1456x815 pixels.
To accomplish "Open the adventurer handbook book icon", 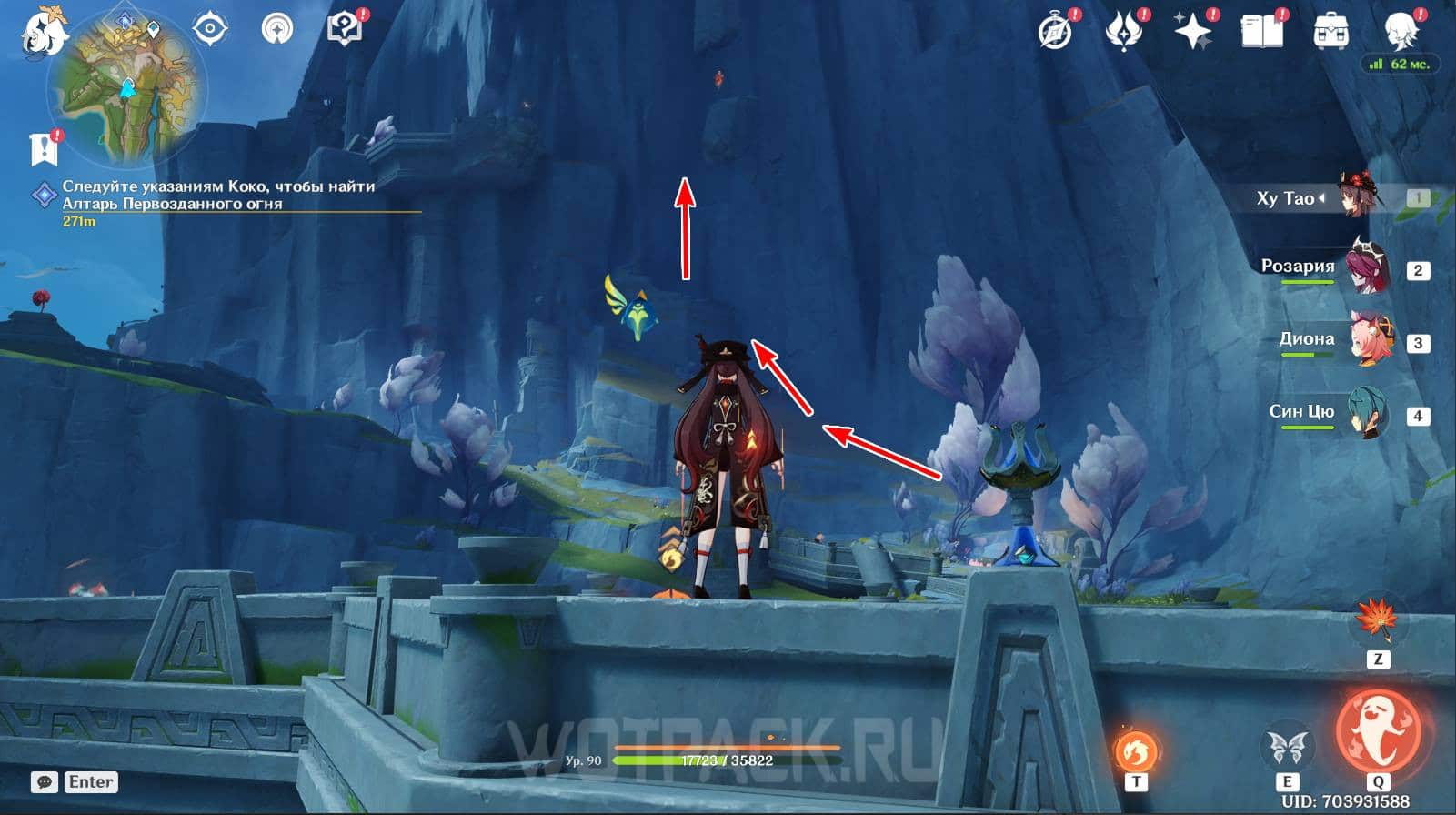I will point(1262,33).
